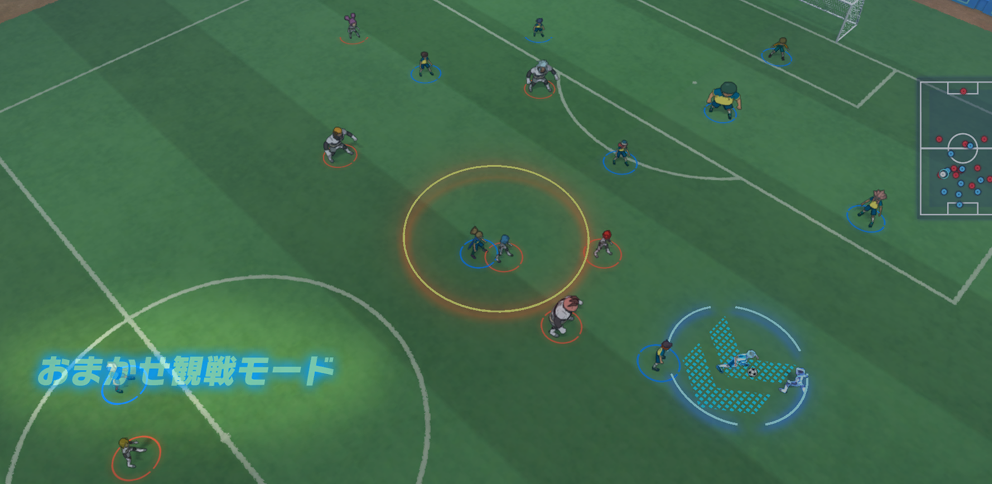This screenshot has height=484, width=992.
Task: Click the pitch minimap radar
Action: [955, 148]
